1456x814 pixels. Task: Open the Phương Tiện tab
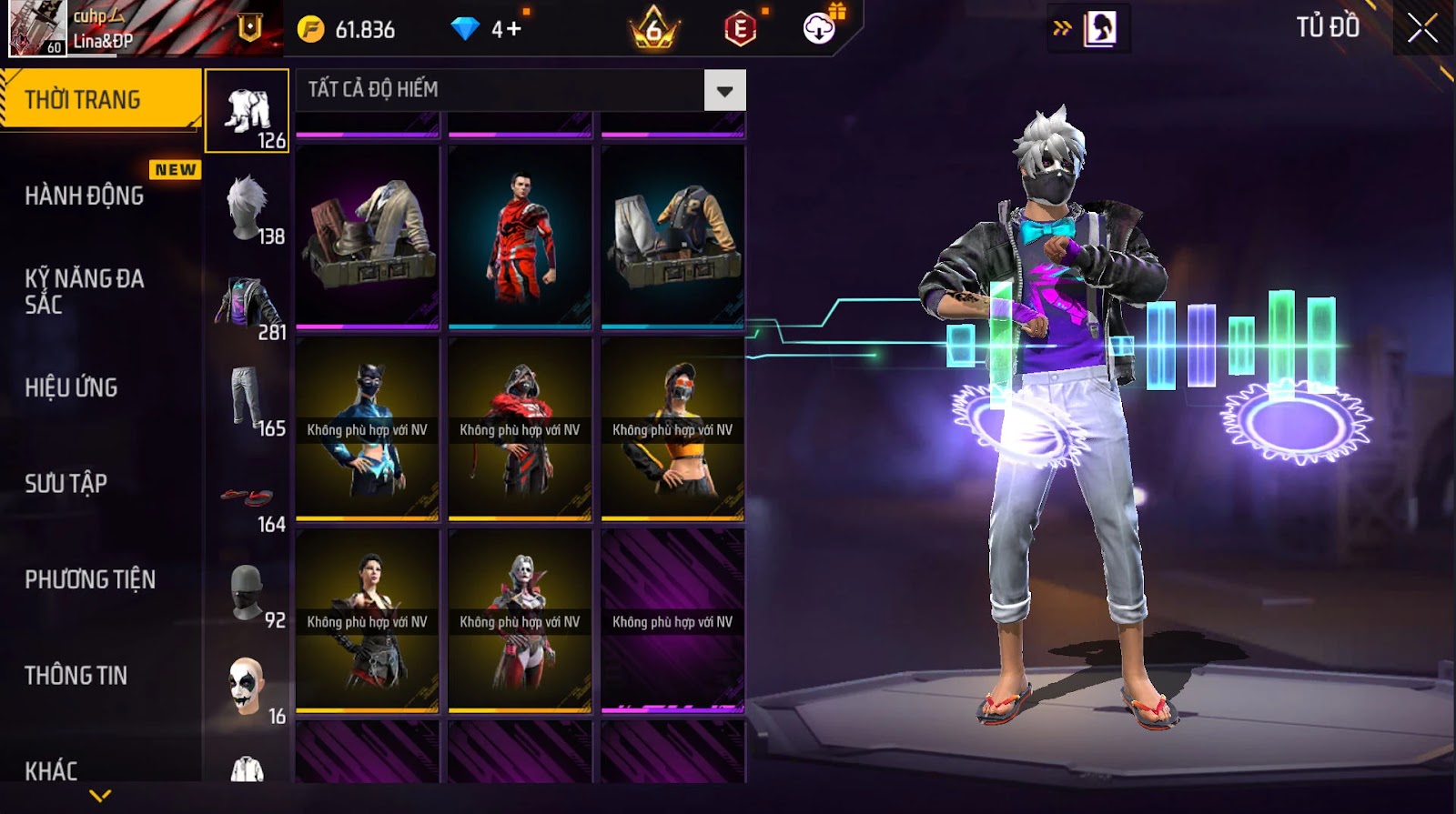tap(90, 579)
